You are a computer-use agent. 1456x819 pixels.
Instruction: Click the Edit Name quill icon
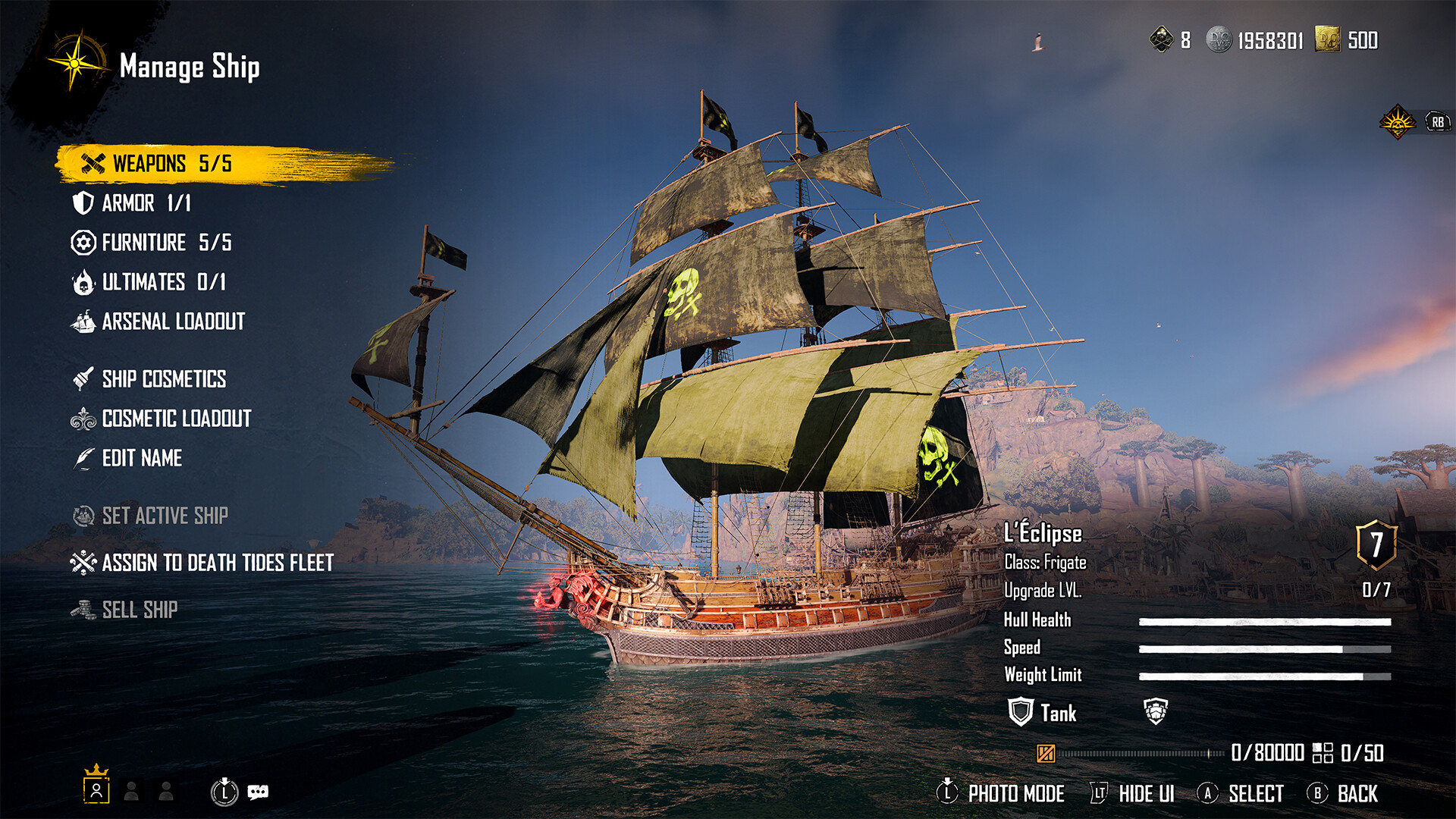[x=83, y=458]
